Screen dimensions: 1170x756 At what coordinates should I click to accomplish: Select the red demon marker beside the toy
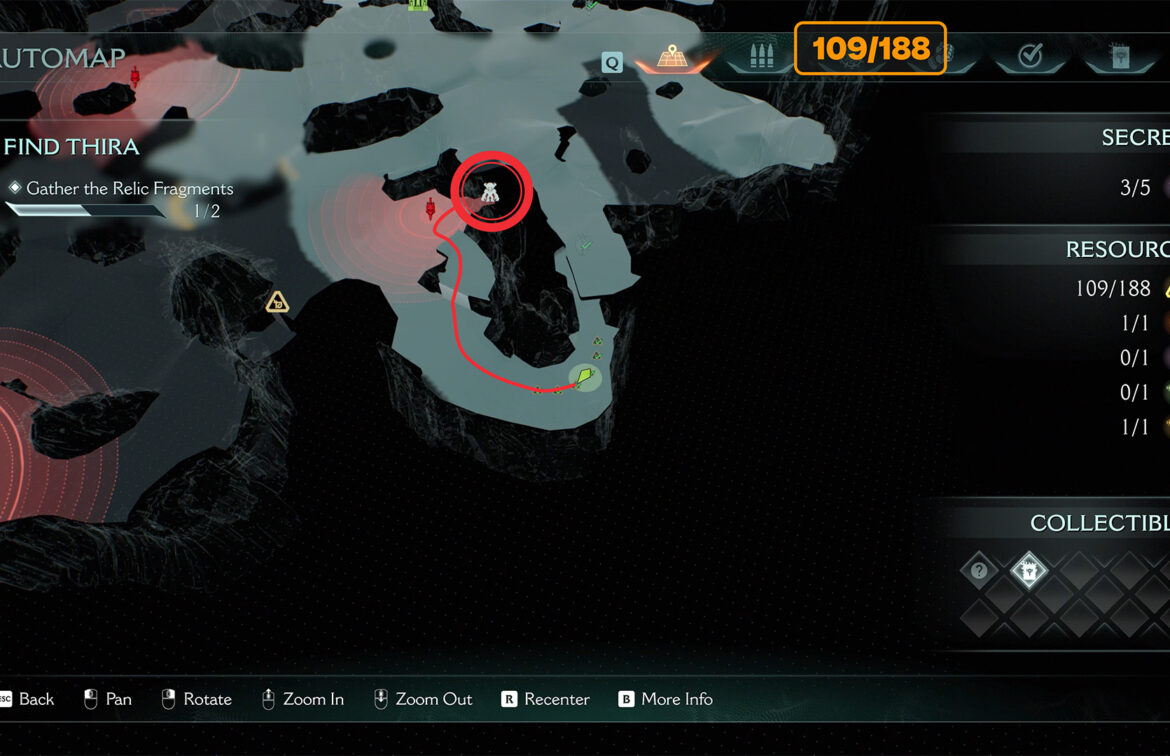click(x=431, y=209)
